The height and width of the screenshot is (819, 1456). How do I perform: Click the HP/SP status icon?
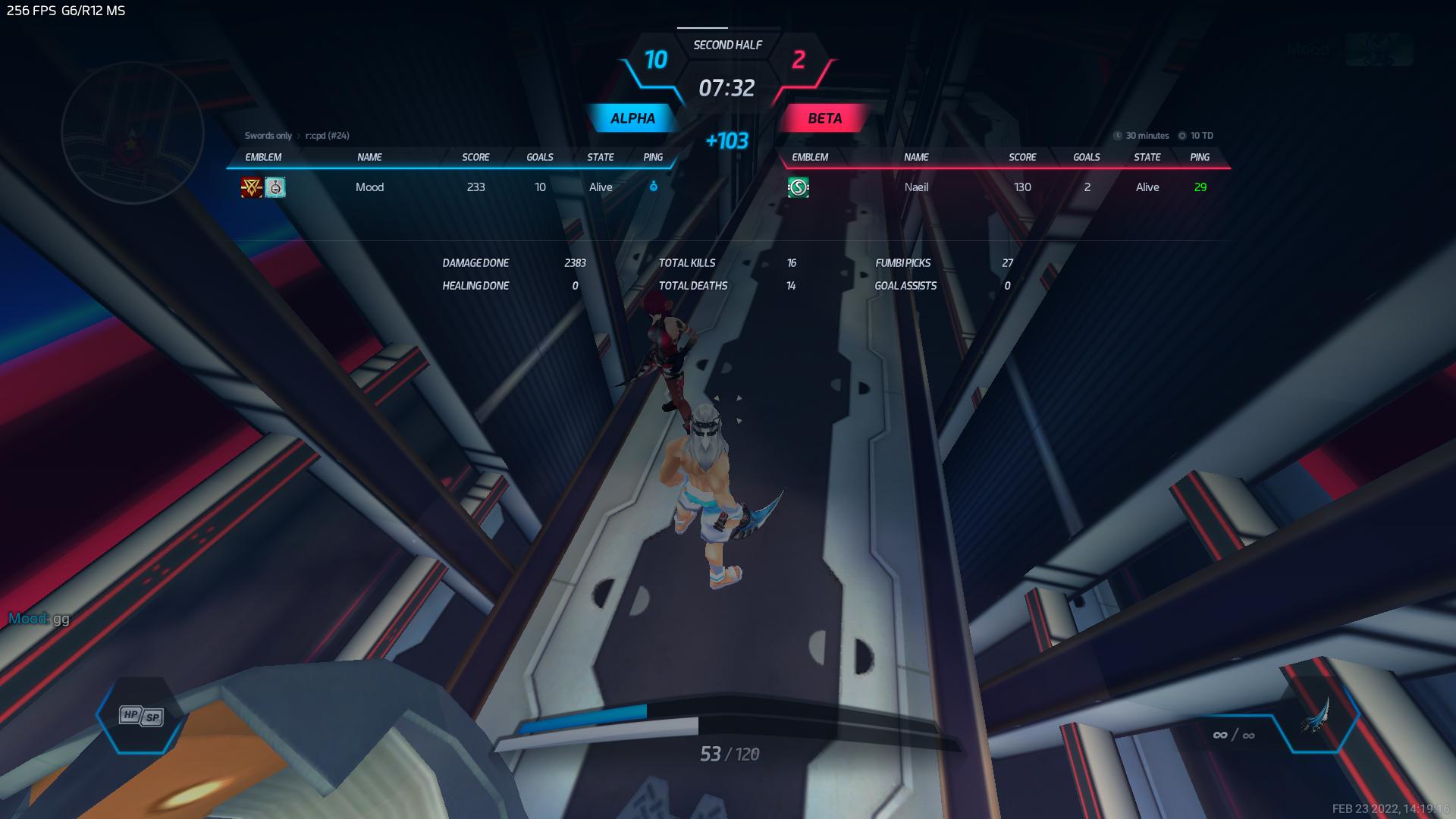click(141, 716)
